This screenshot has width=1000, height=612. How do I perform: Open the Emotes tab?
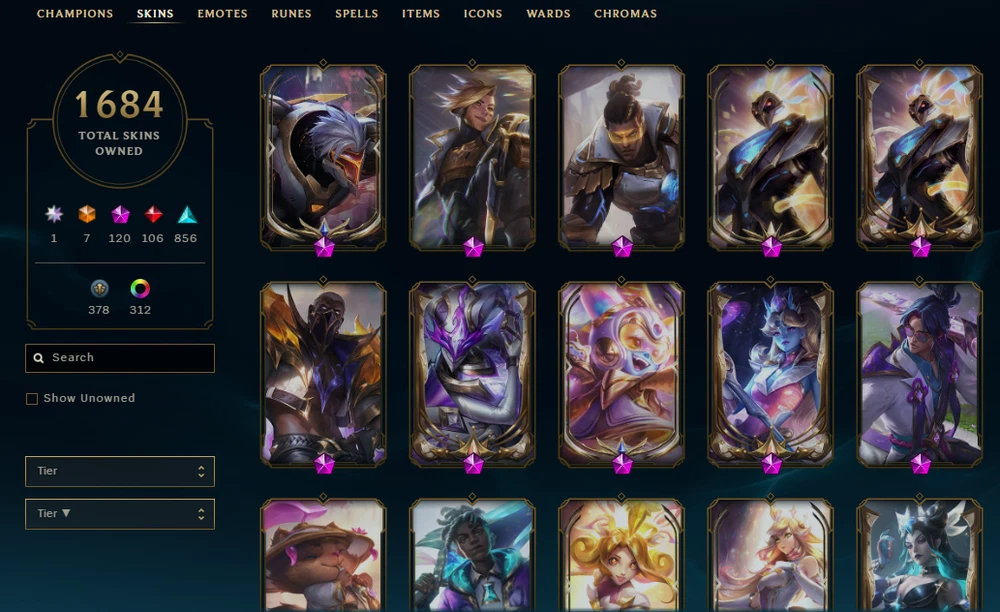point(222,14)
